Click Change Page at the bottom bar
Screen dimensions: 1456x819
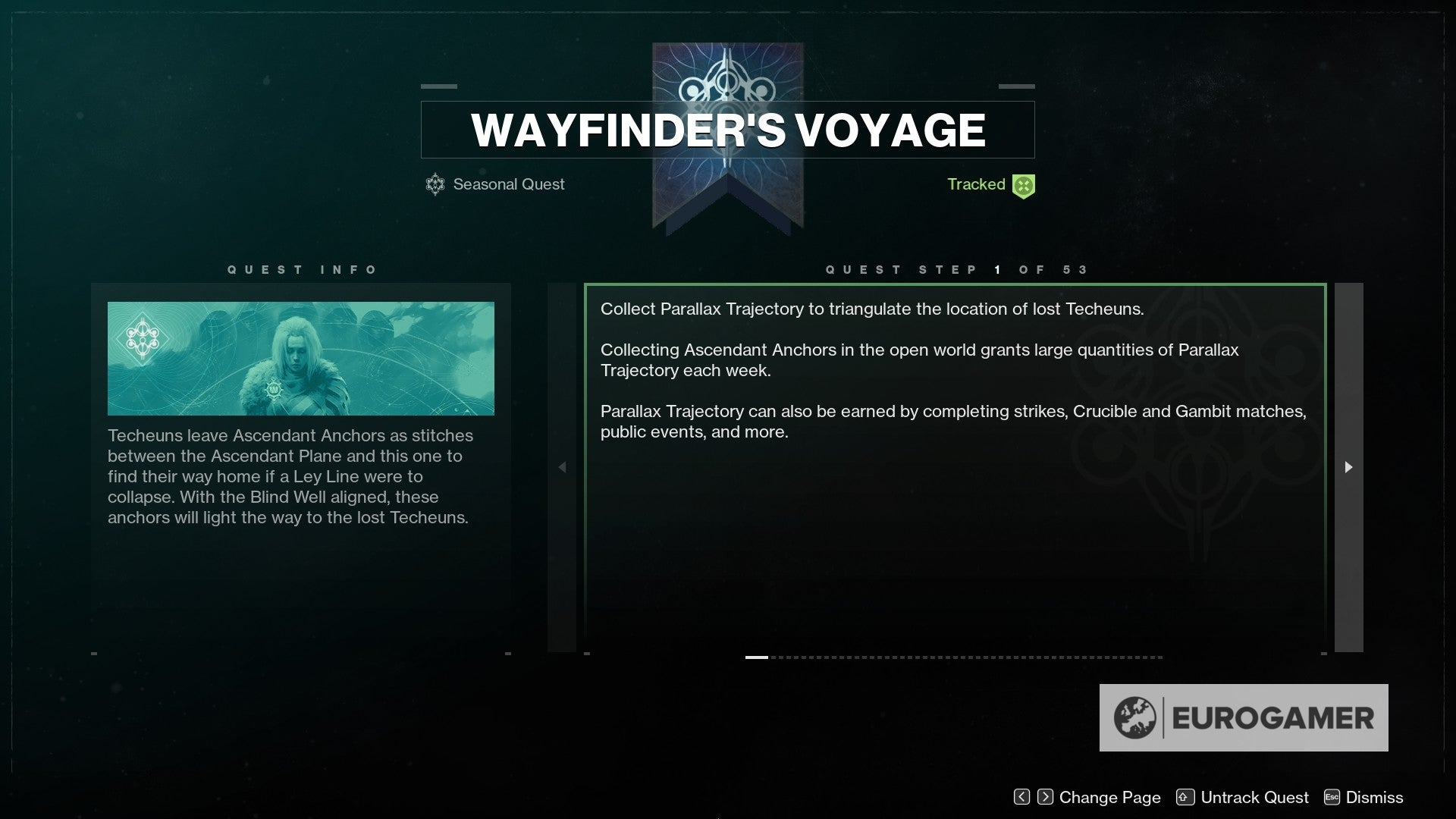(1109, 797)
